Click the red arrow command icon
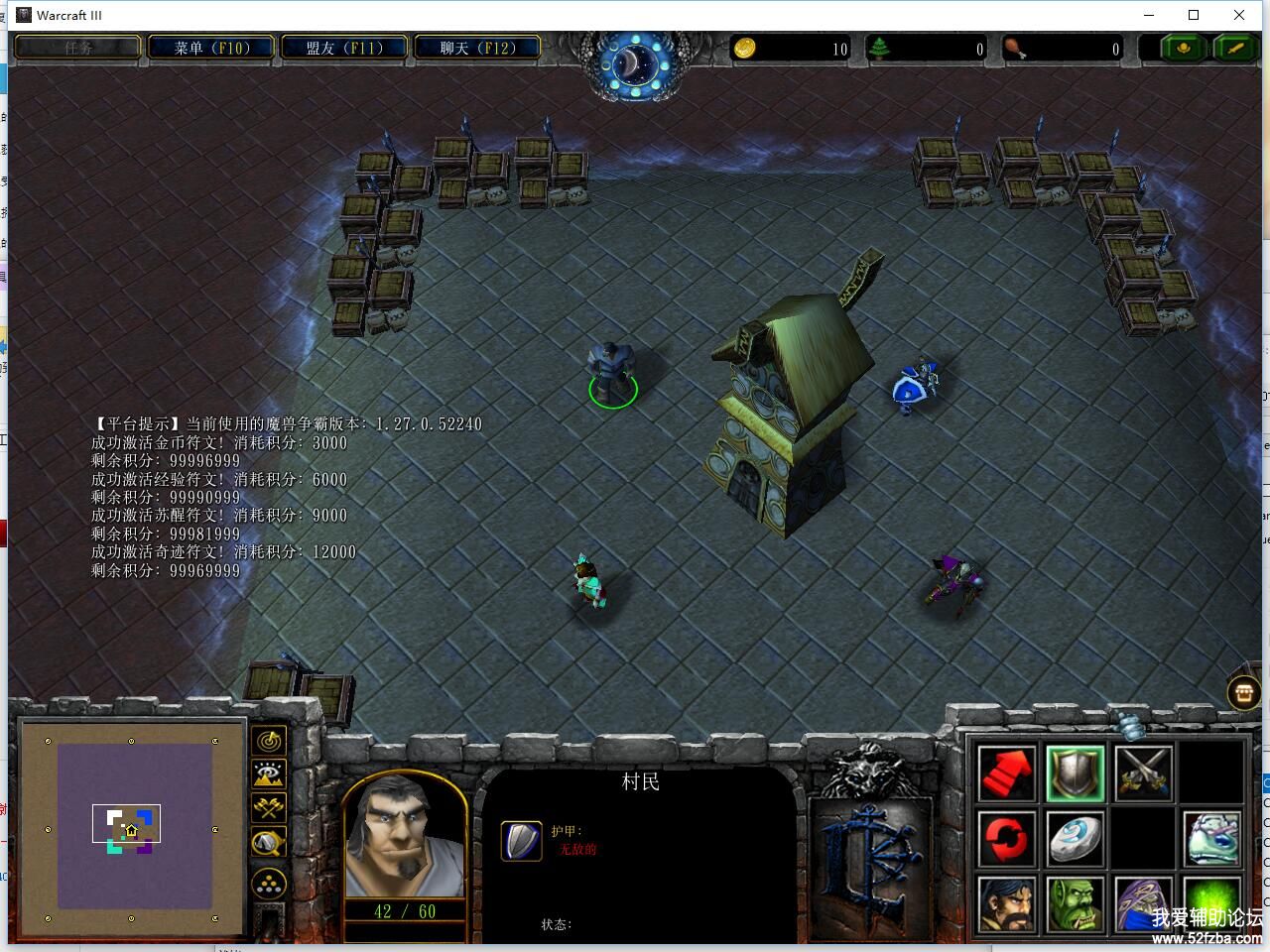The height and width of the screenshot is (952, 1270). (x=1007, y=773)
